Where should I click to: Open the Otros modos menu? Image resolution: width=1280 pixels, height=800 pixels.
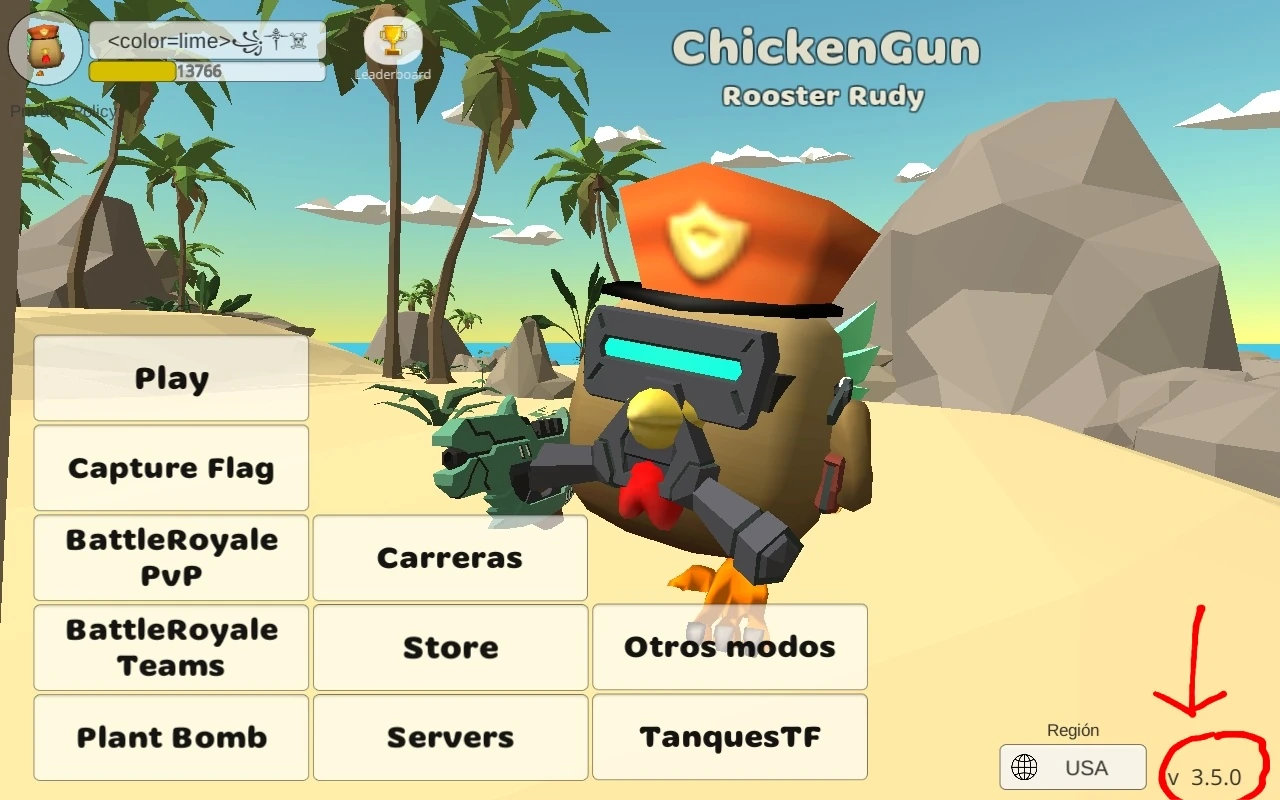coord(728,647)
